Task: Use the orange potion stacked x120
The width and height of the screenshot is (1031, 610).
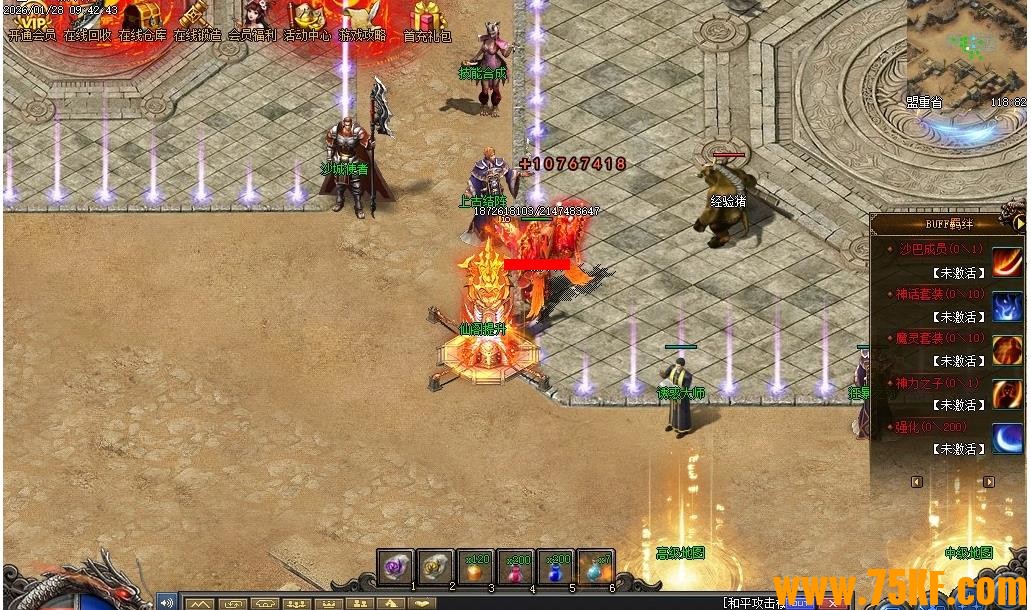Action: (476, 567)
